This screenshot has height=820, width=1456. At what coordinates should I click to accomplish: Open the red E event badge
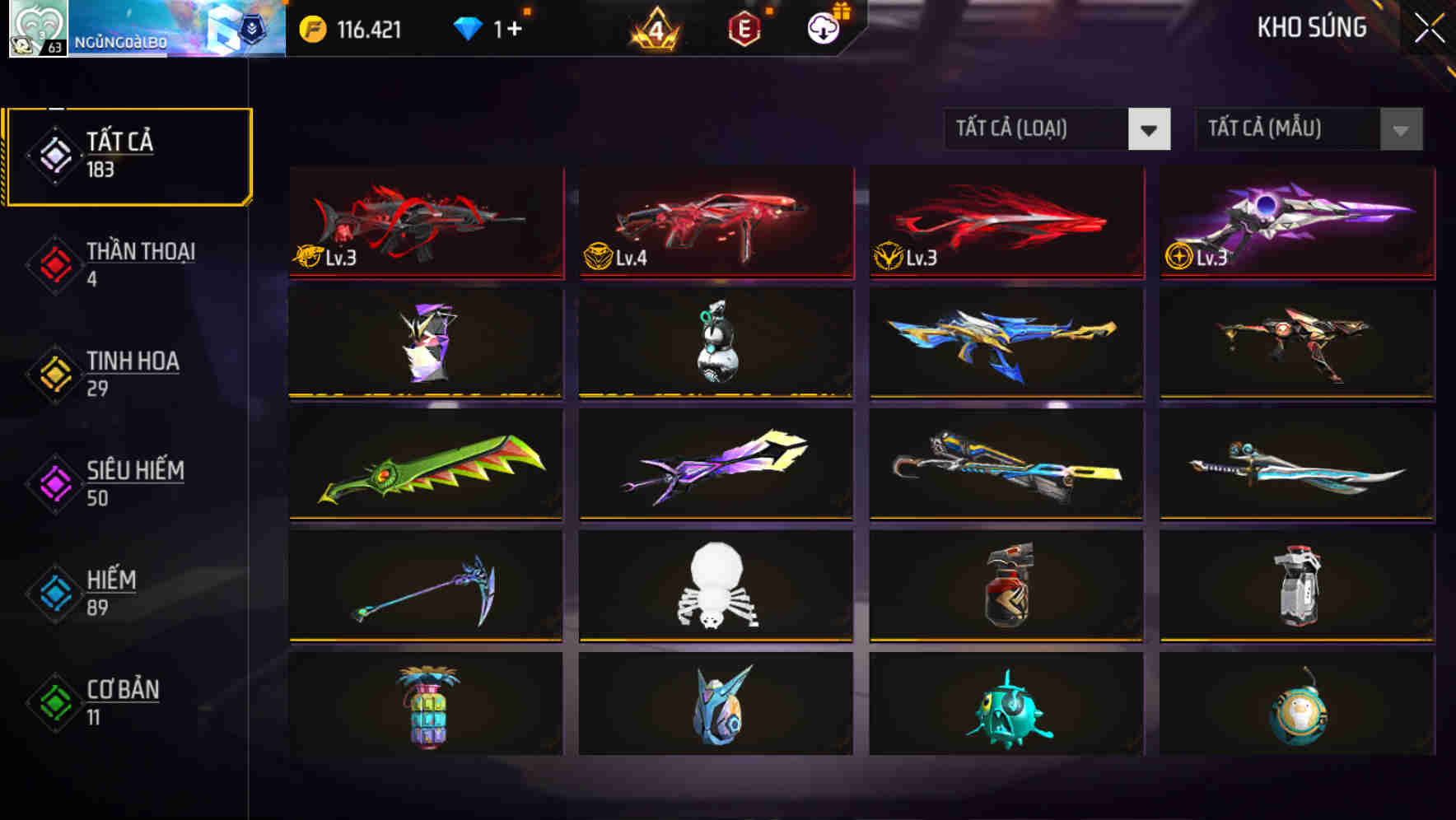click(745, 27)
